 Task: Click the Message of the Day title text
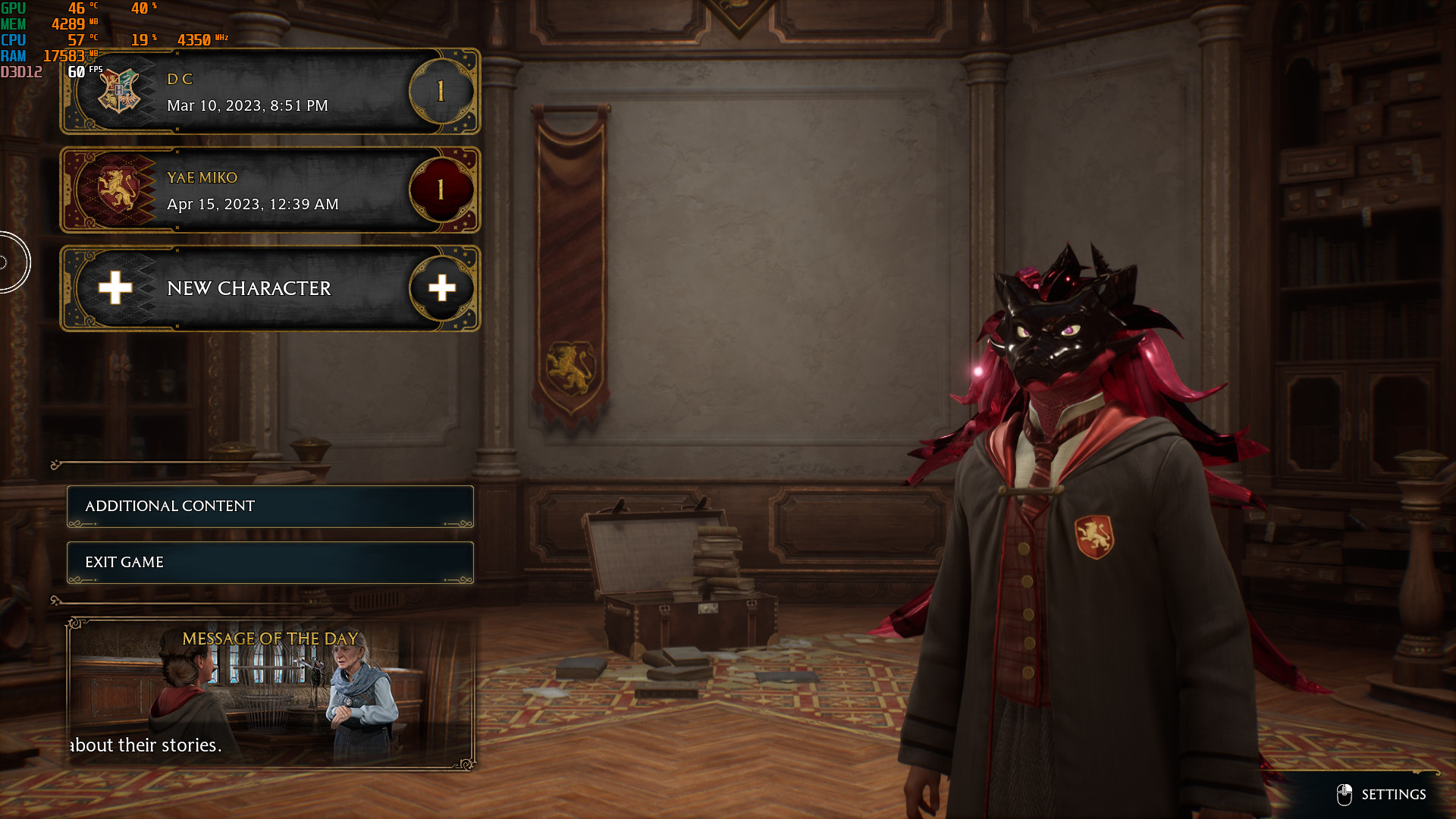pos(269,639)
